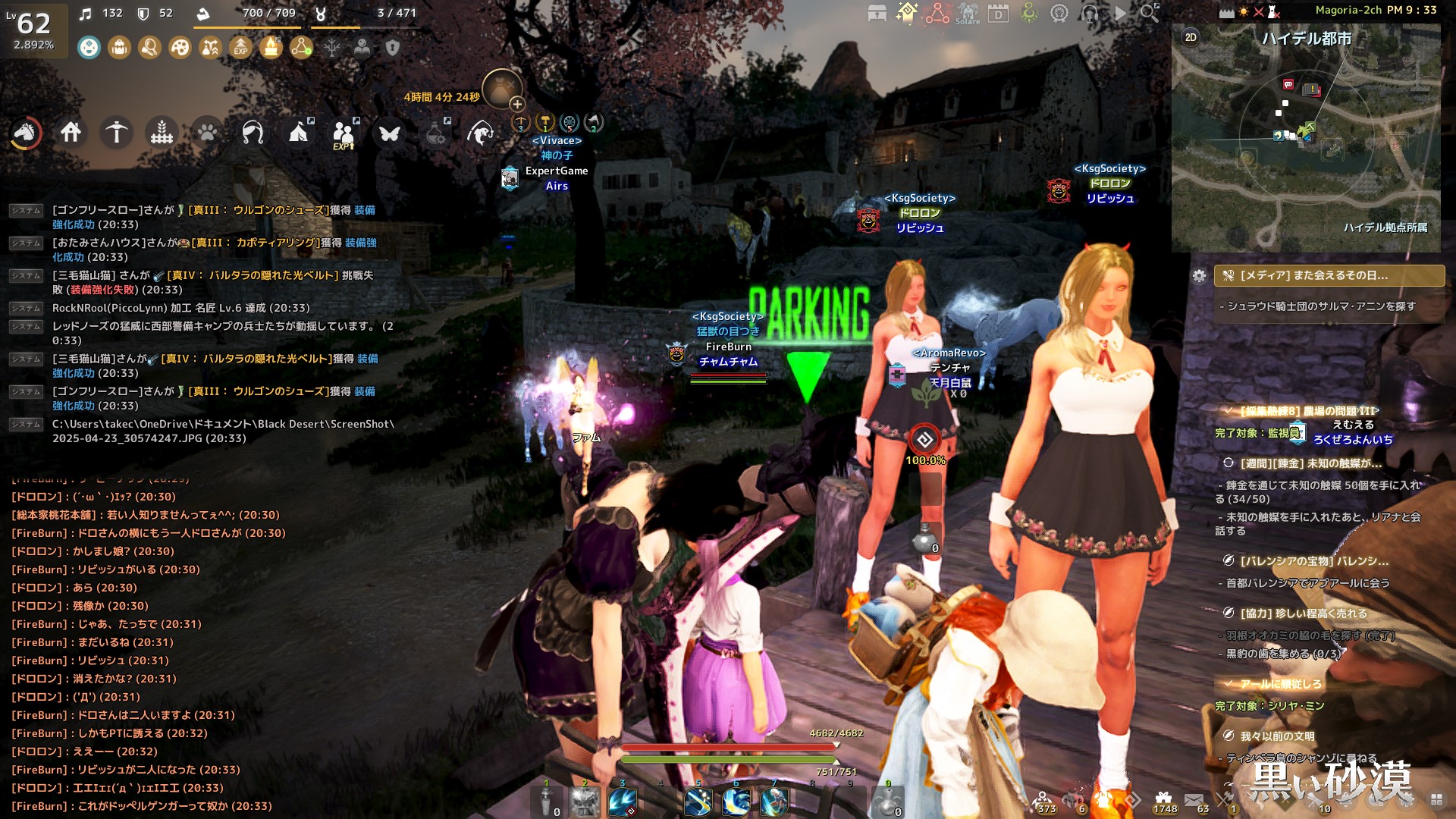Click the Heidel city minimap
The width and height of the screenshot is (1456, 819).
tap(1305, 144)
